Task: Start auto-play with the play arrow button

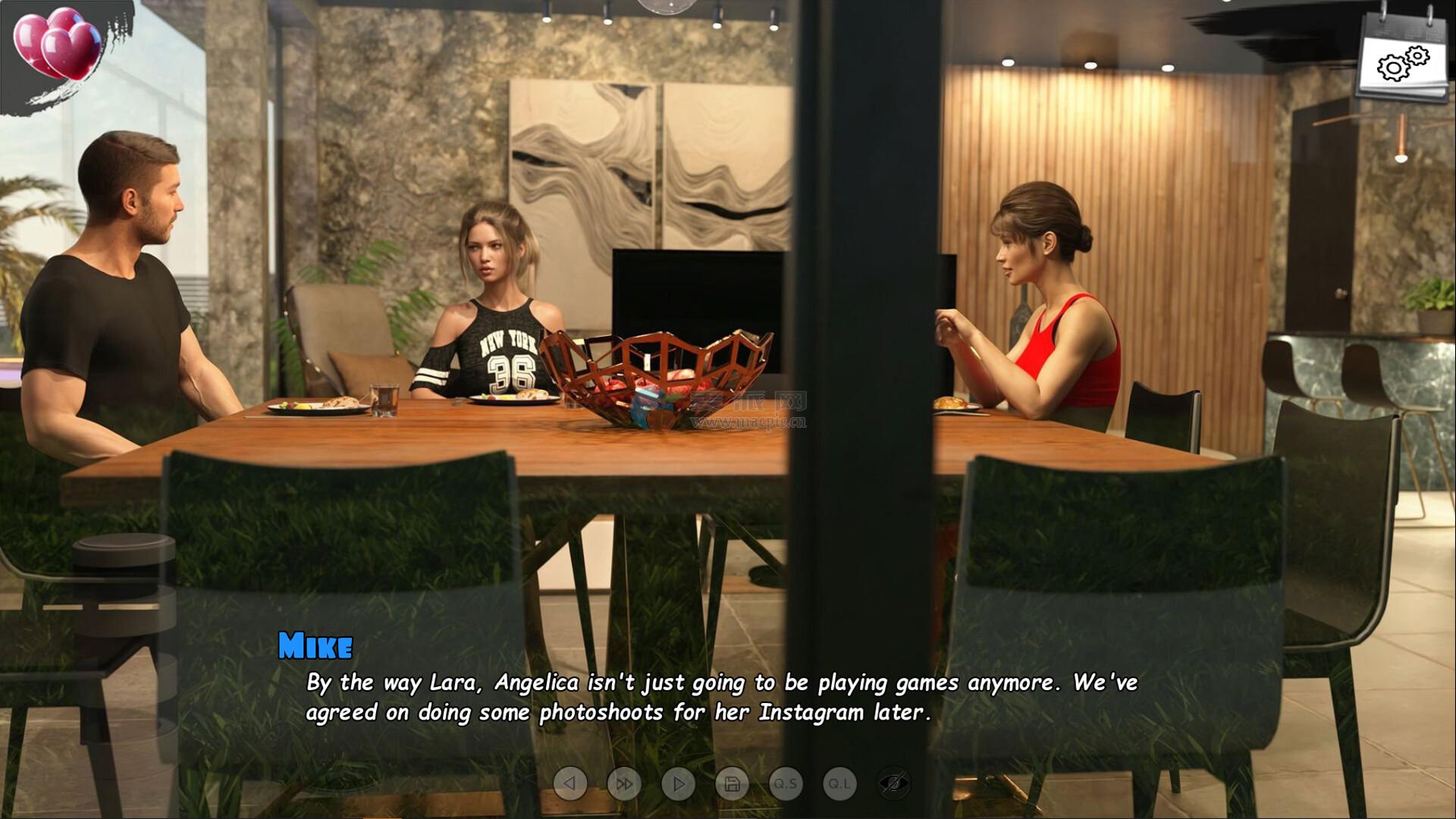Action: 678,783
